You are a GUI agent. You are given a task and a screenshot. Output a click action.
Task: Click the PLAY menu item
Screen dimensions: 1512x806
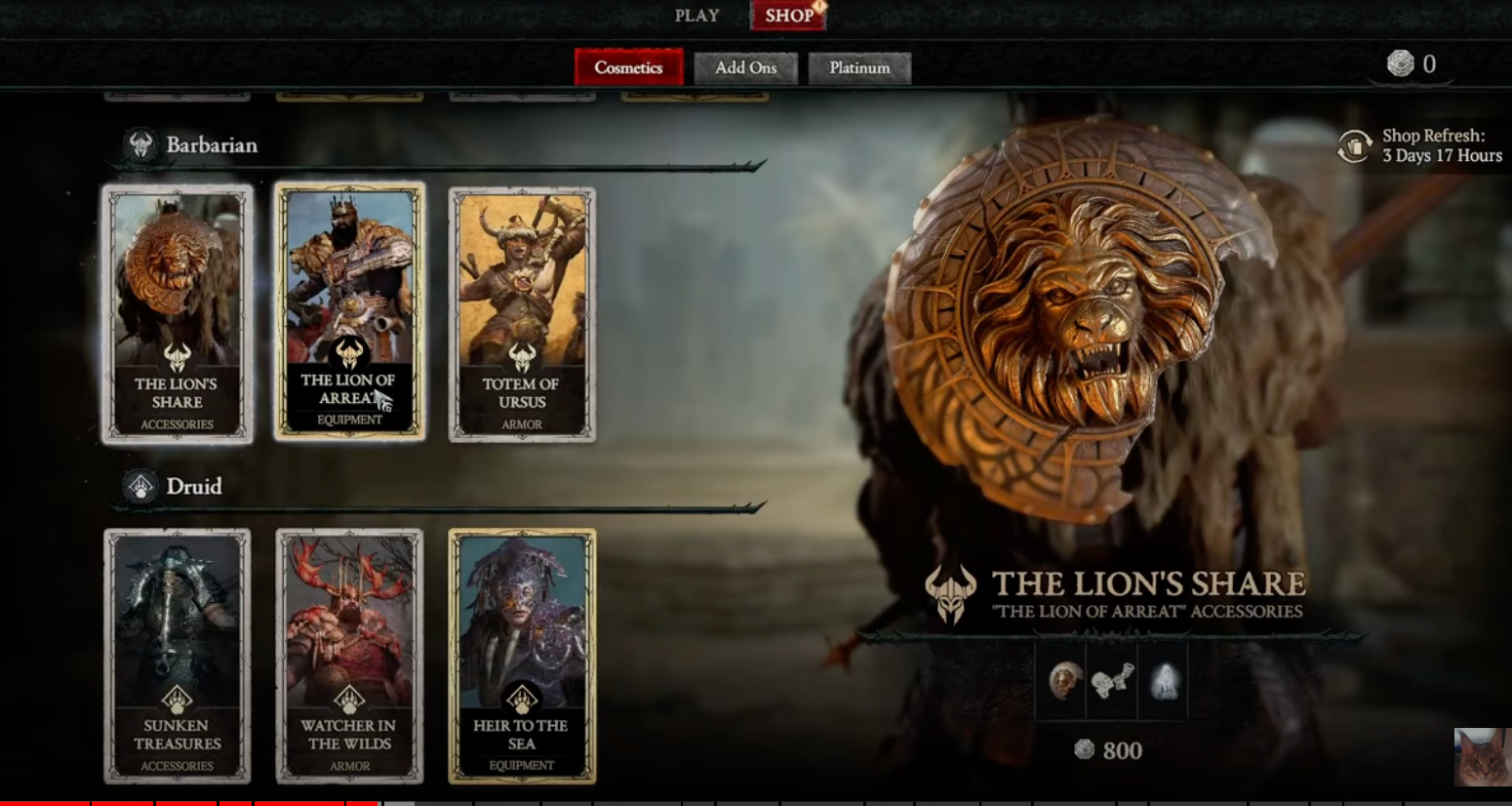(x=696, y=15)
